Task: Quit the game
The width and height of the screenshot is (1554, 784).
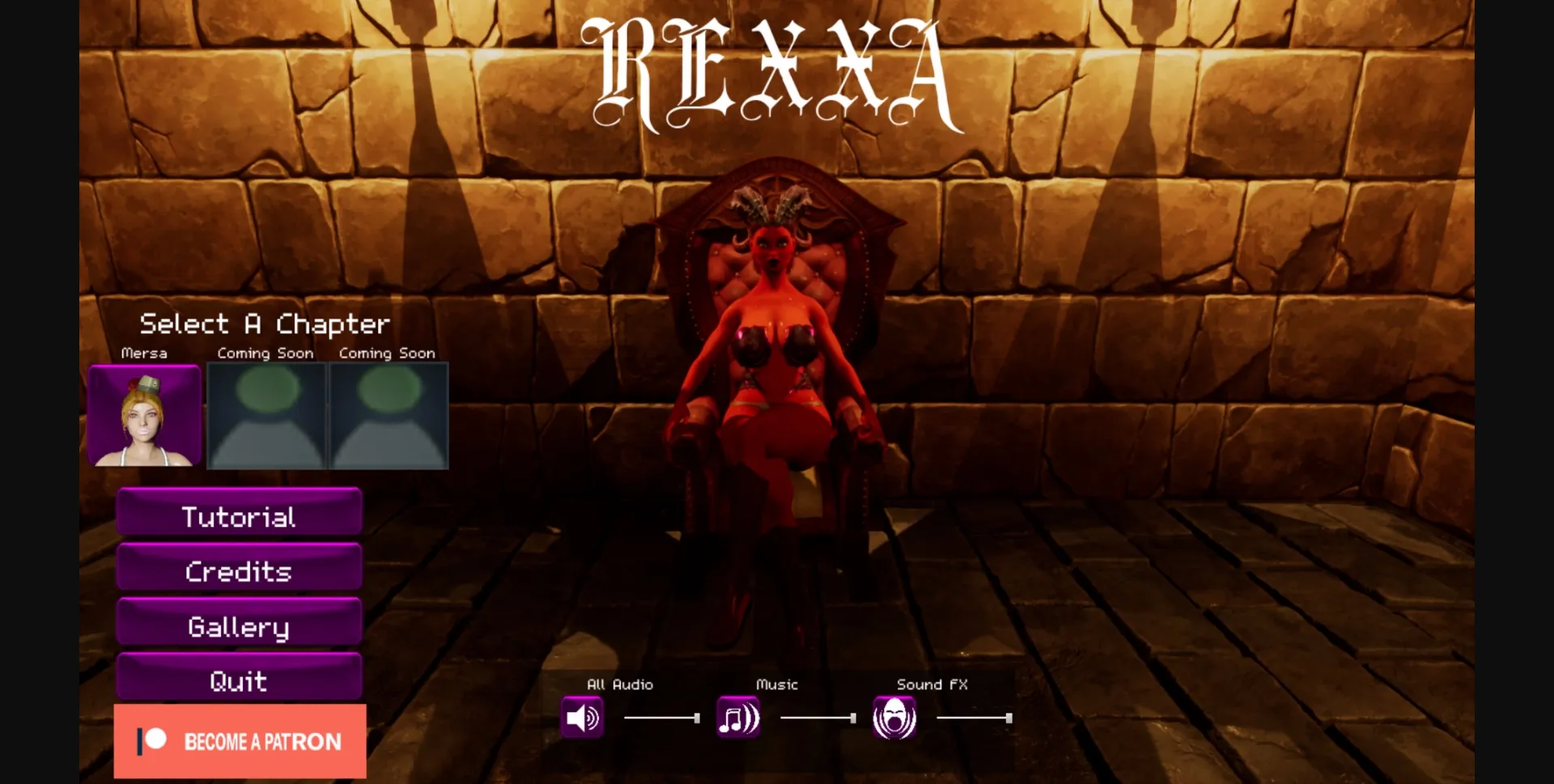Action: [x=239, y=680]
